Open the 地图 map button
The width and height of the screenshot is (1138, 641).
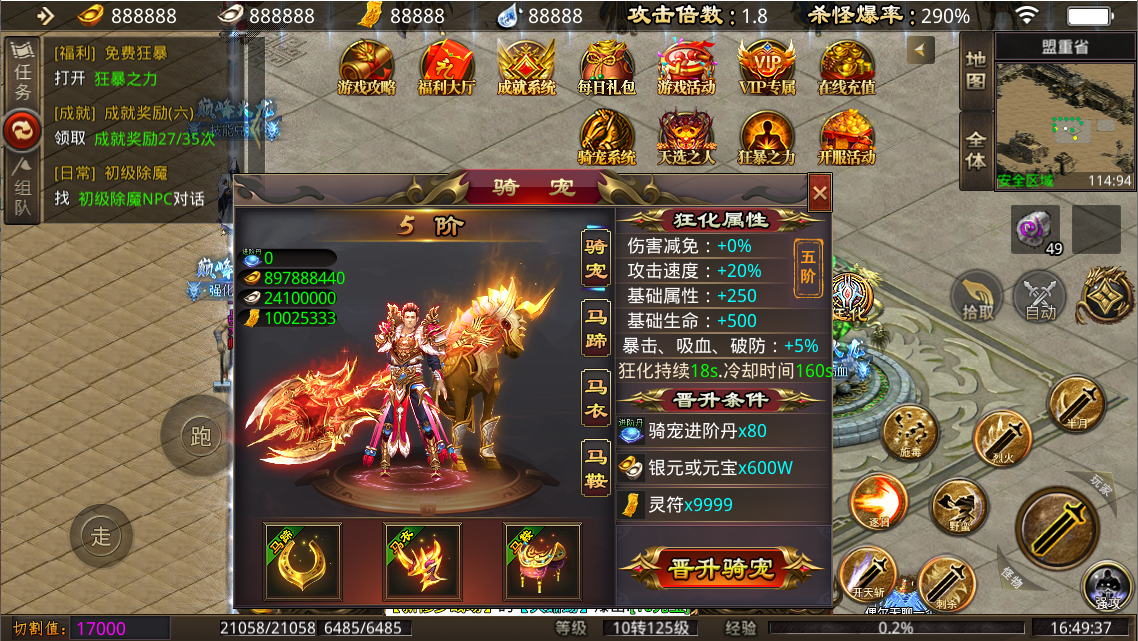975,70
